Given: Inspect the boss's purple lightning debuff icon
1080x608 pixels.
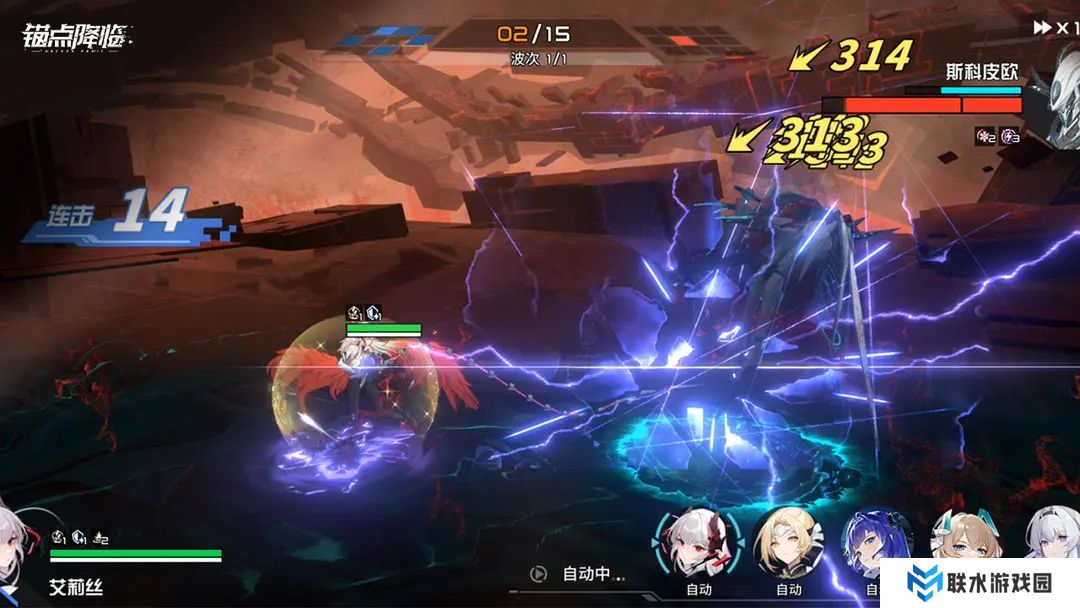Looking at the screenshot, I should [1011, 136].
